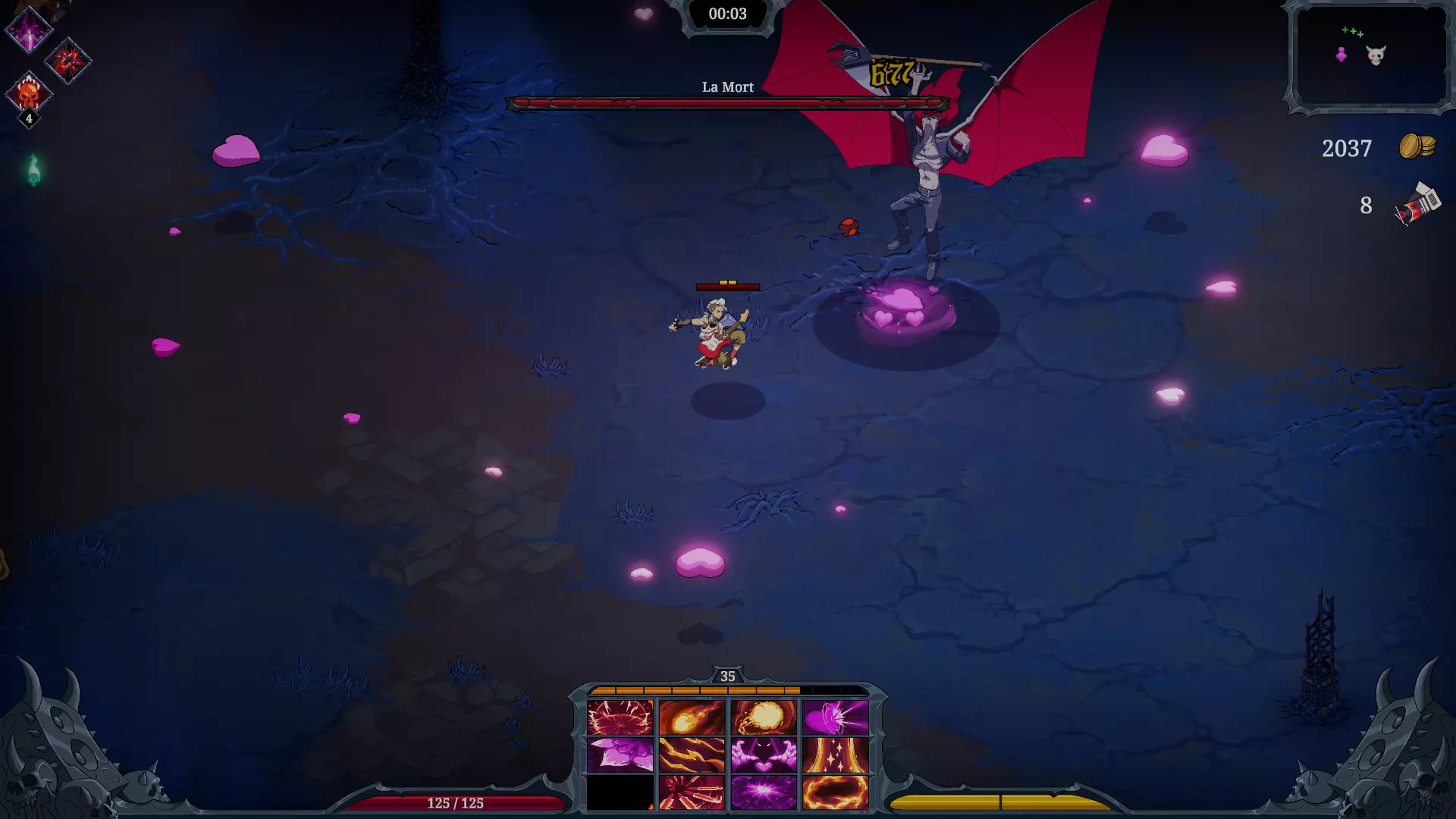
Task: Click the red health bar showing 125/125
Action: point(455,802)
